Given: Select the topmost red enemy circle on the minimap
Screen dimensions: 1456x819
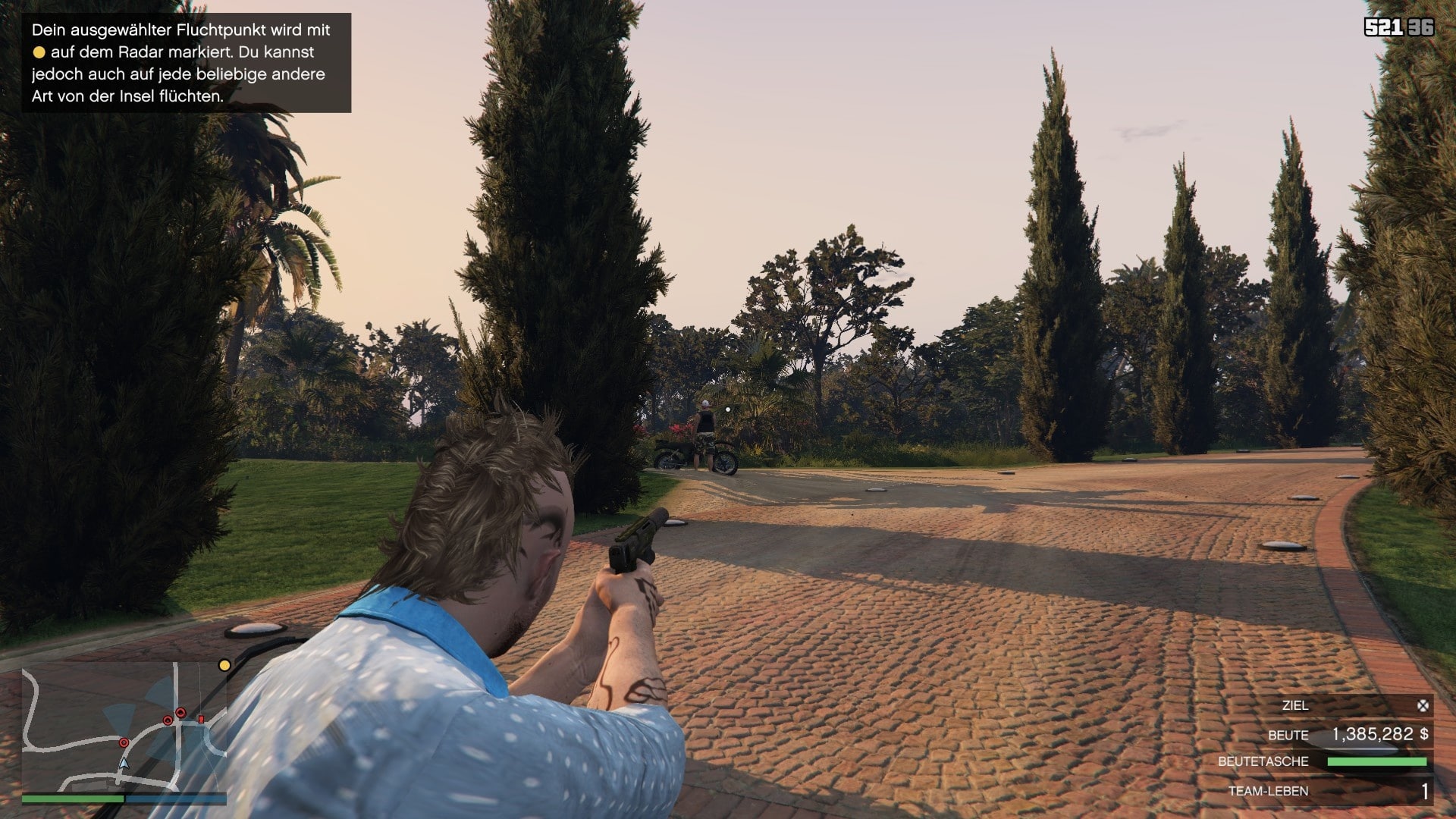Looking at the screenshot, I should coord(180,713).
